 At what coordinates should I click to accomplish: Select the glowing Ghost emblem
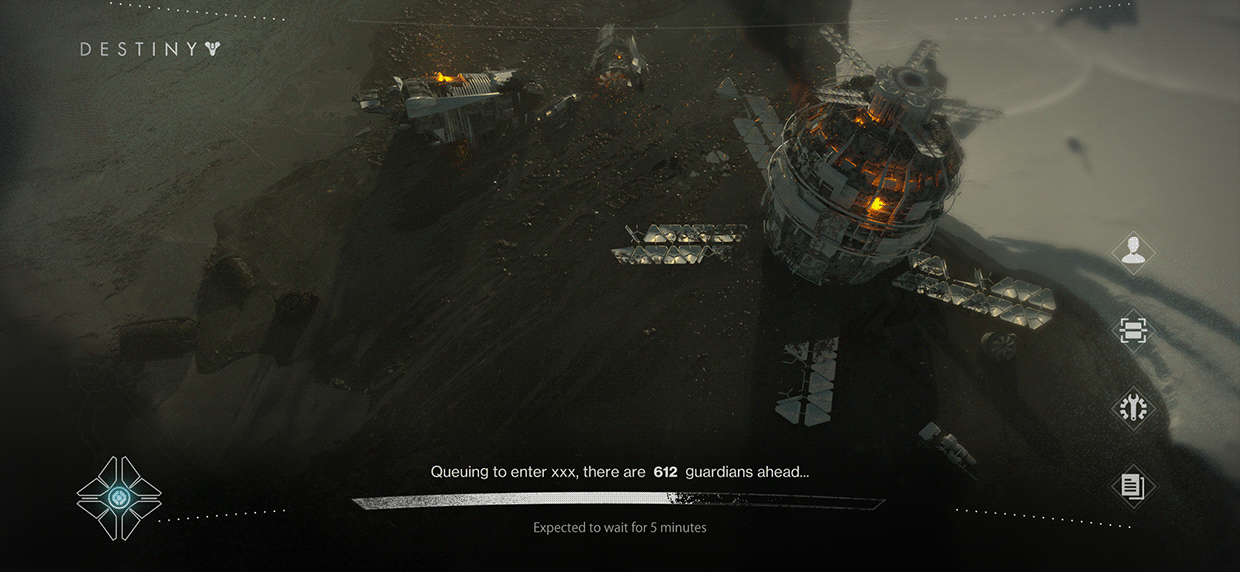pyautogui.click(x=119, y=498)
